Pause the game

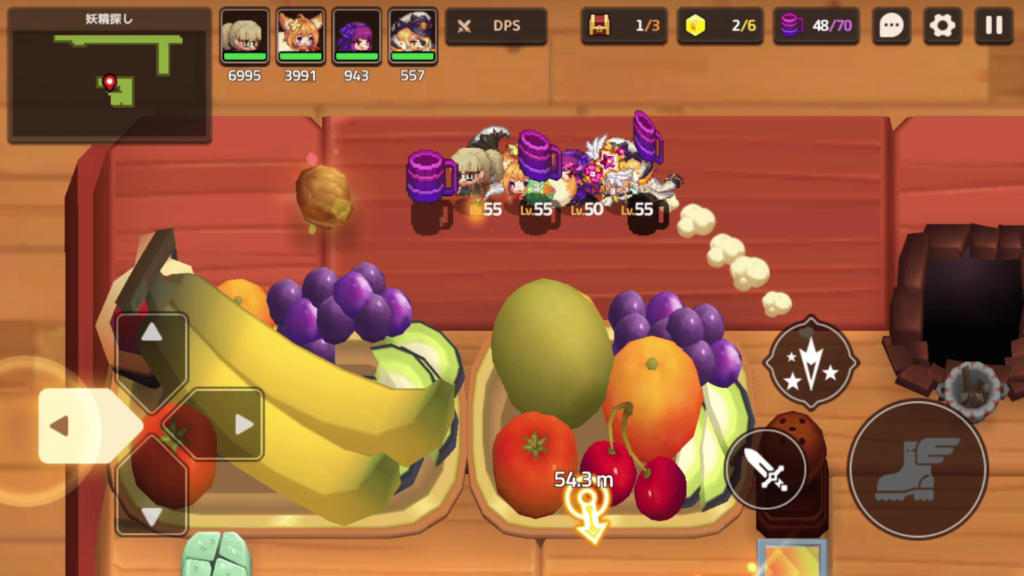pyautogui.click(x=993, y=26)
